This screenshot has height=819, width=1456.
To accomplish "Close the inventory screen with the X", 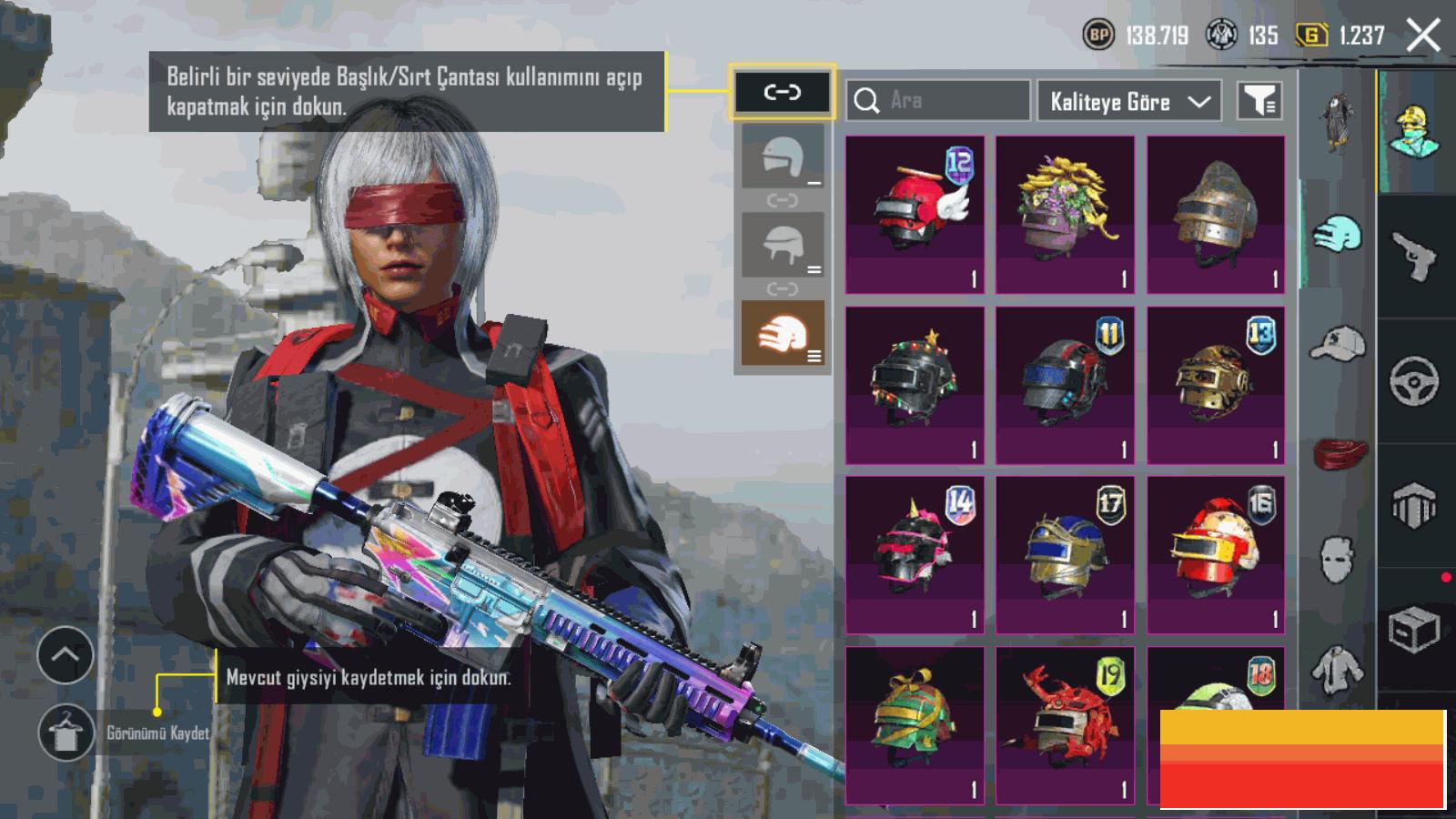I will click(1422, 36).
